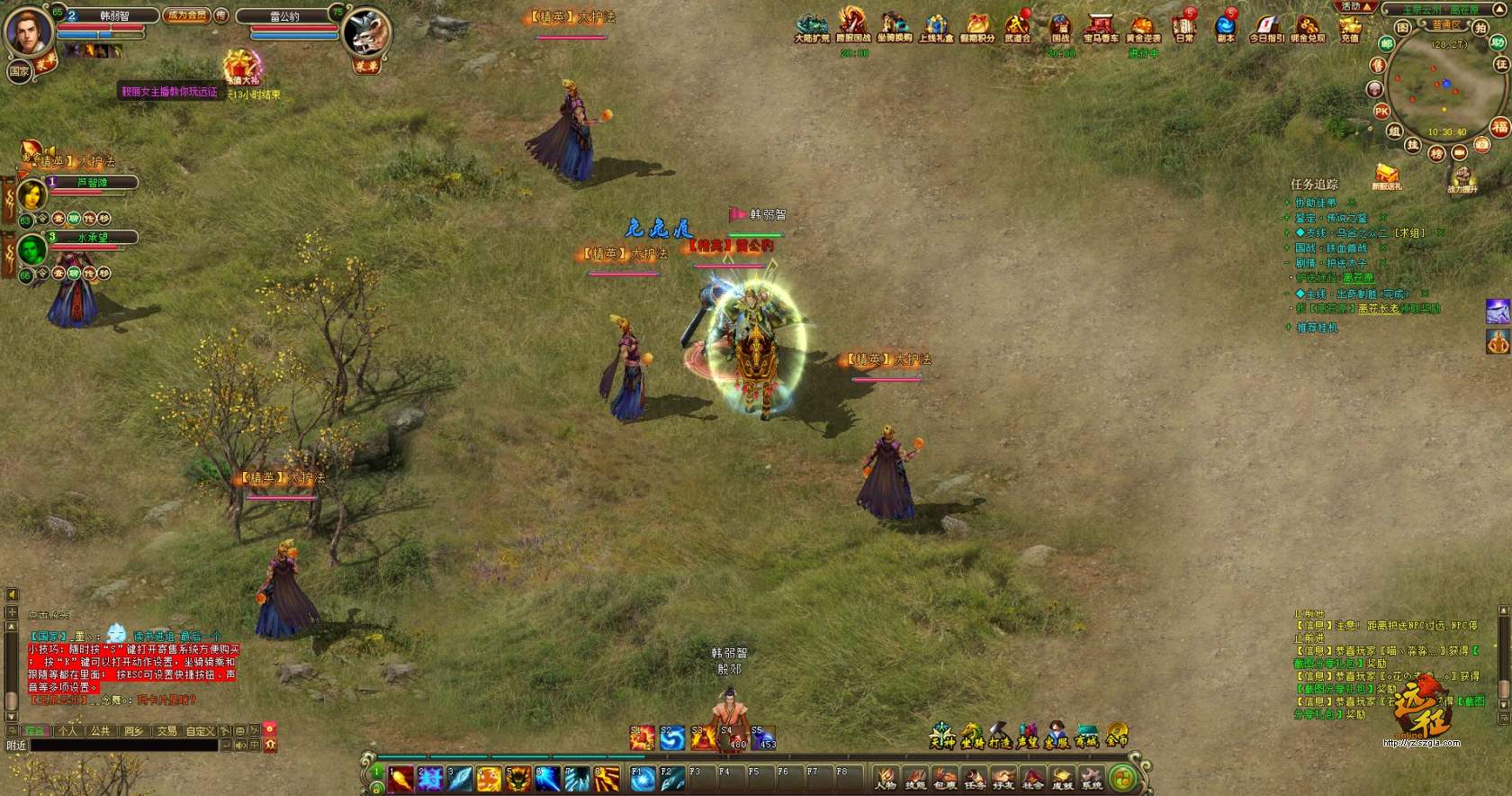The image size is (1512, 796).
Task: Switch to the 个人 personal chat tab
Action: click(x=67, y=731)
